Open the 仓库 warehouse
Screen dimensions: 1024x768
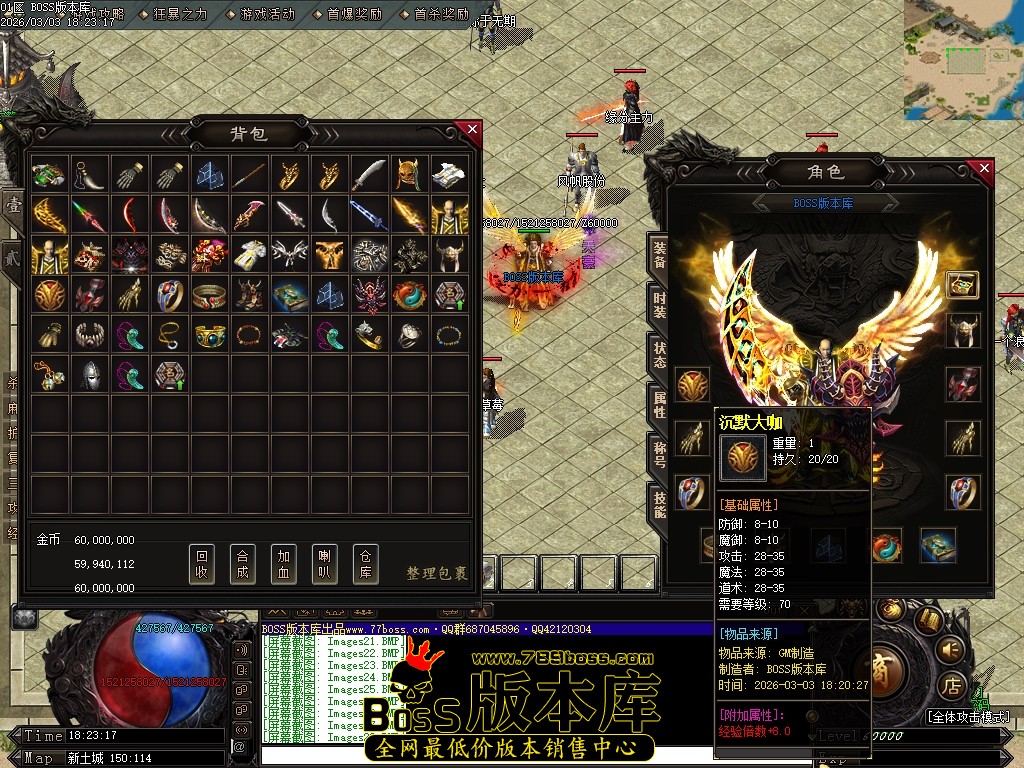(x=366, y=565)
